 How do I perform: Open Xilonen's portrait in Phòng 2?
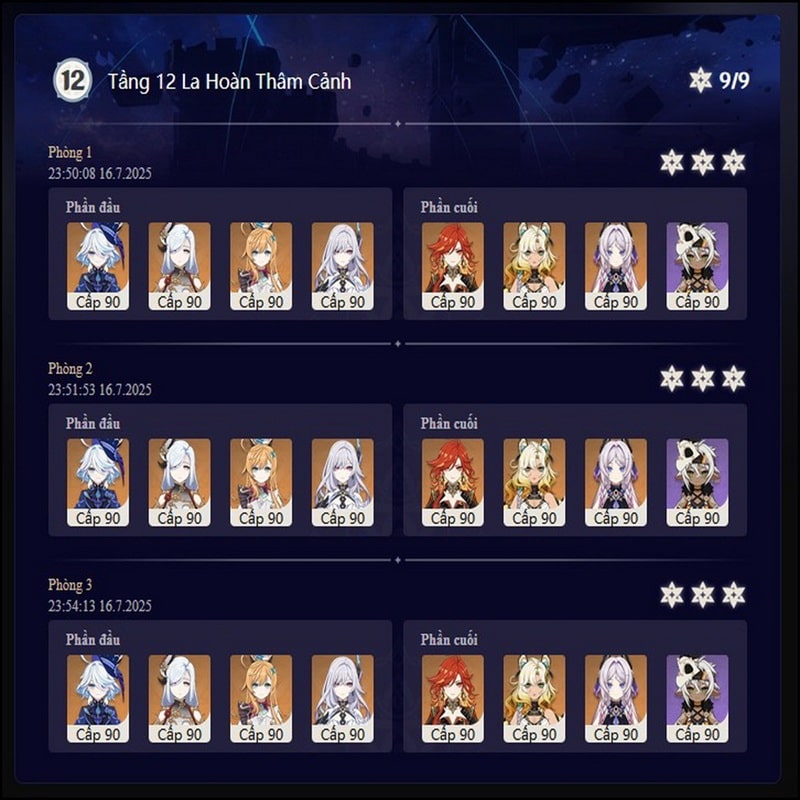point(534,473)
